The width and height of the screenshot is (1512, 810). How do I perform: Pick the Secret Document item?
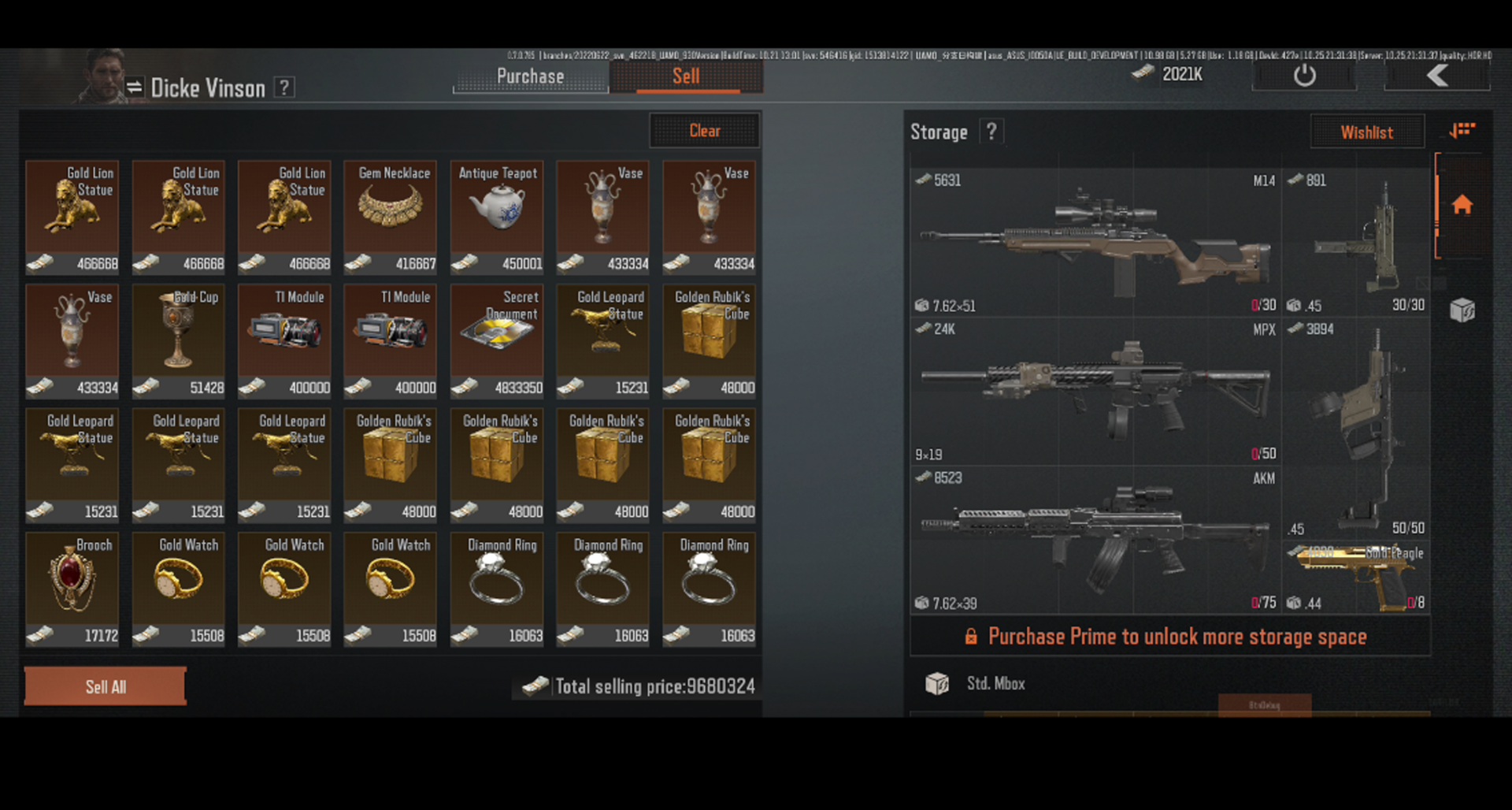click(497, 340)
